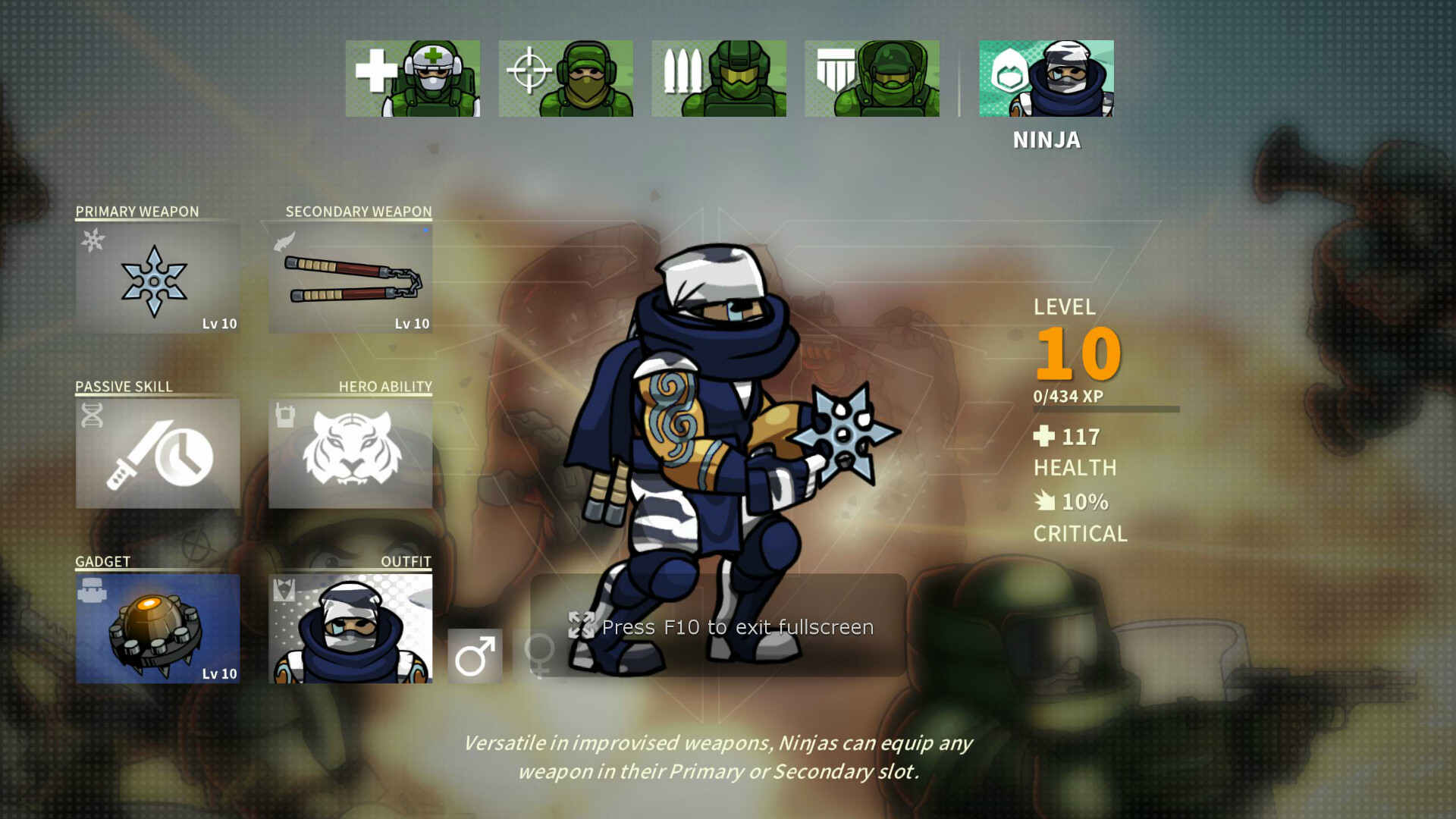Viewport: 1456px width, 819px height.
Task: Open the shuriken Primary Weapon slot
Action: point(157,278)
